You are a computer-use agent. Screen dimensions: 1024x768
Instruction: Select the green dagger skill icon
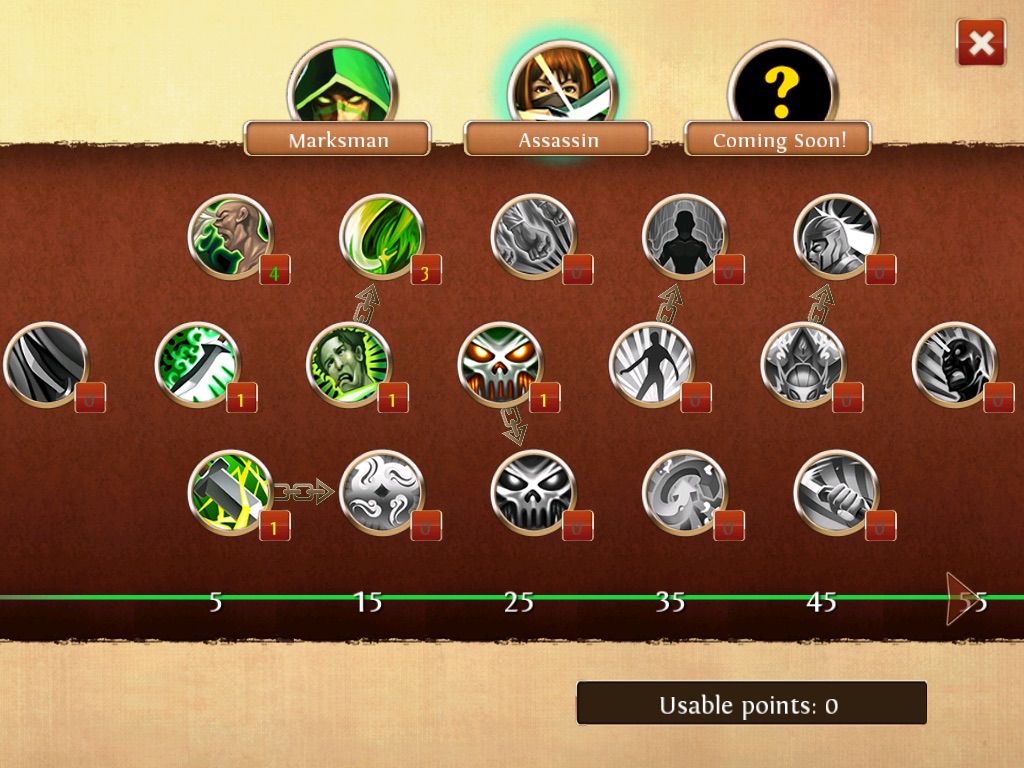(197, 364)
